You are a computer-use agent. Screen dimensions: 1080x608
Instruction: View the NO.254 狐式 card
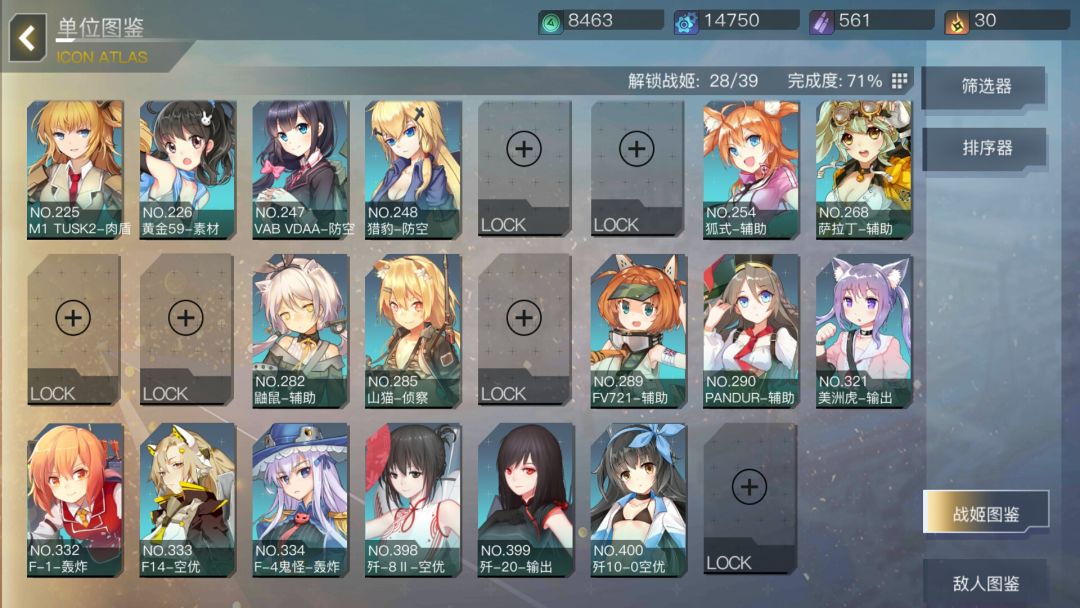[751, 168]
